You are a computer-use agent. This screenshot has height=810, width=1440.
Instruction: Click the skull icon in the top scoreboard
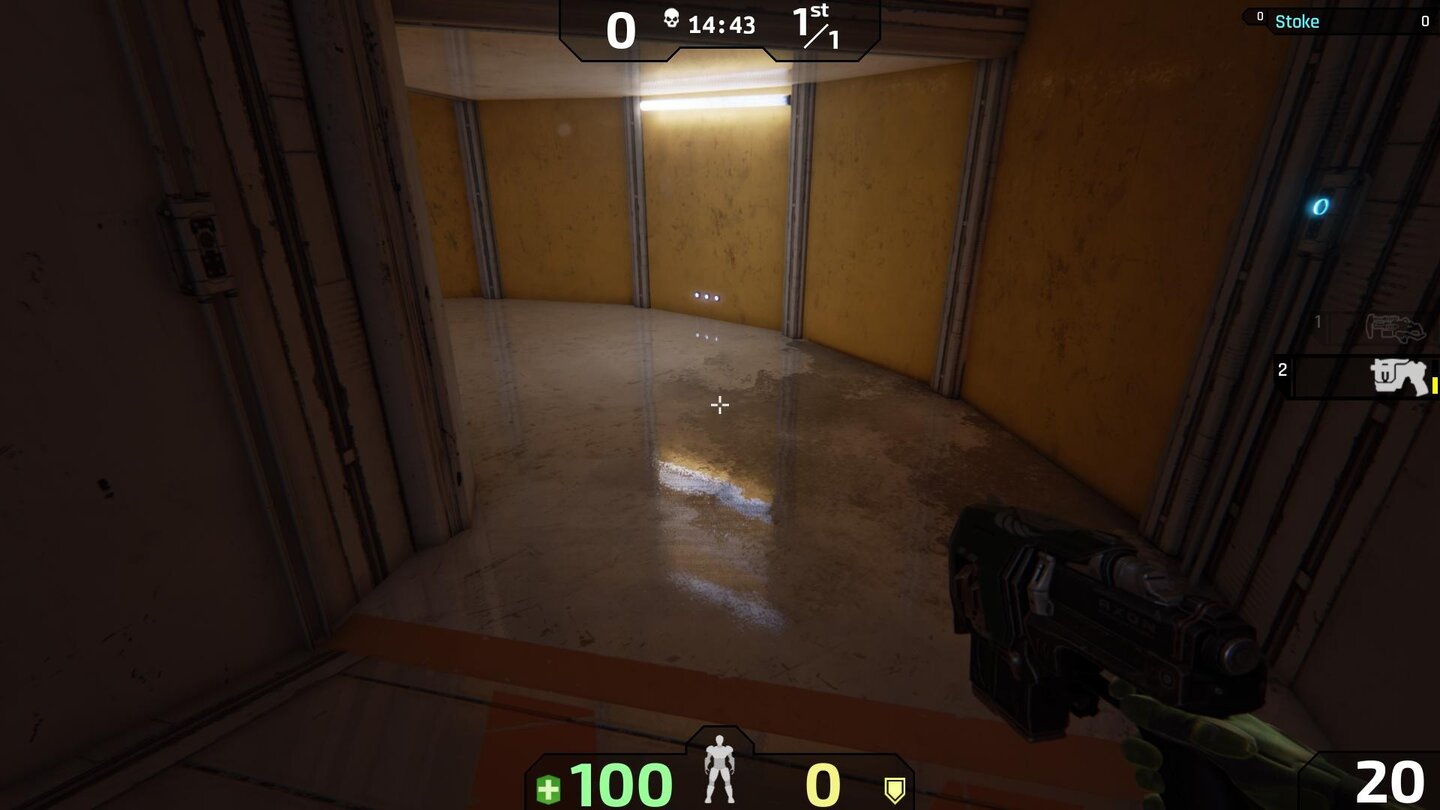671,20
